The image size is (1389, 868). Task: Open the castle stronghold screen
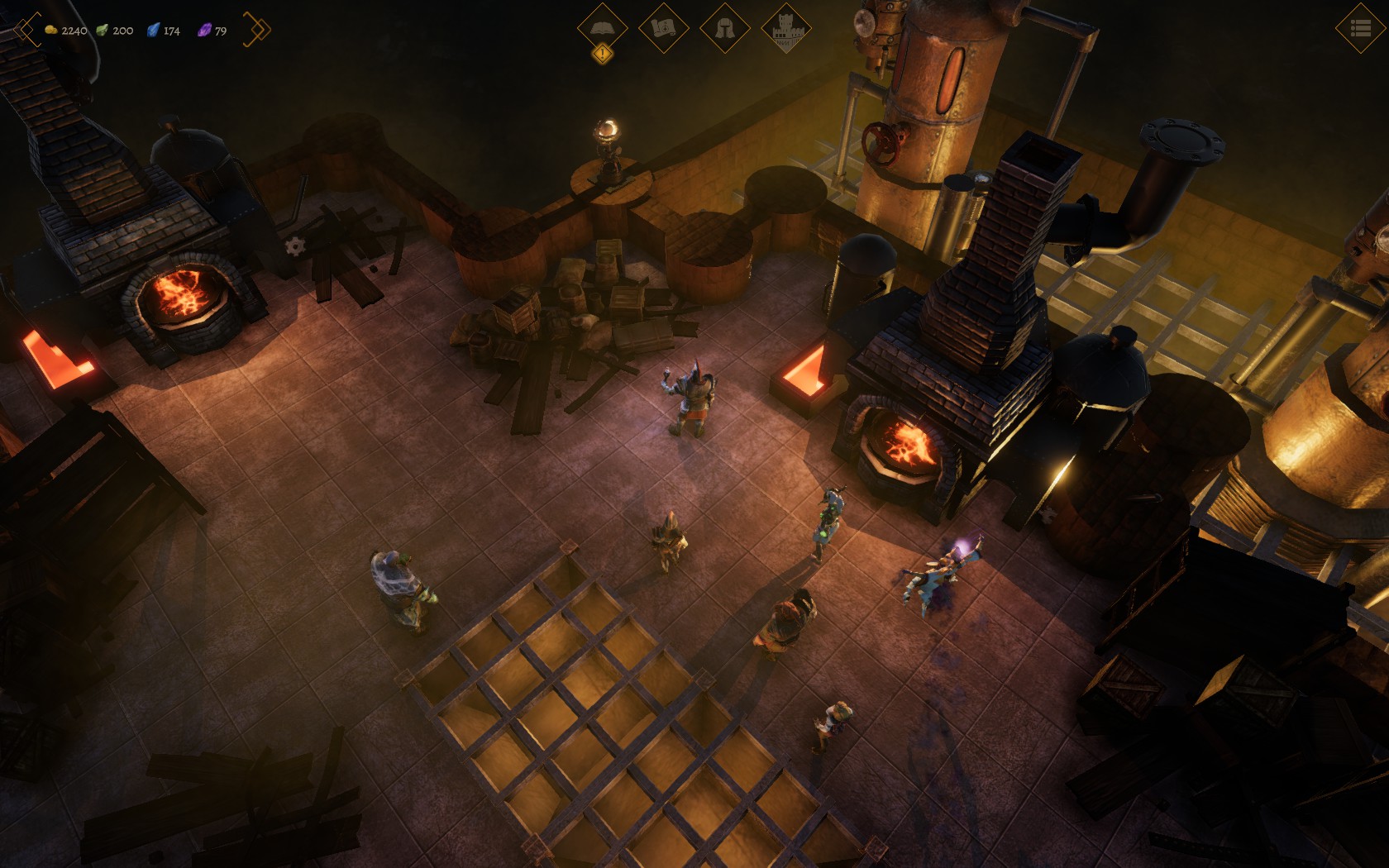point(785,30)
